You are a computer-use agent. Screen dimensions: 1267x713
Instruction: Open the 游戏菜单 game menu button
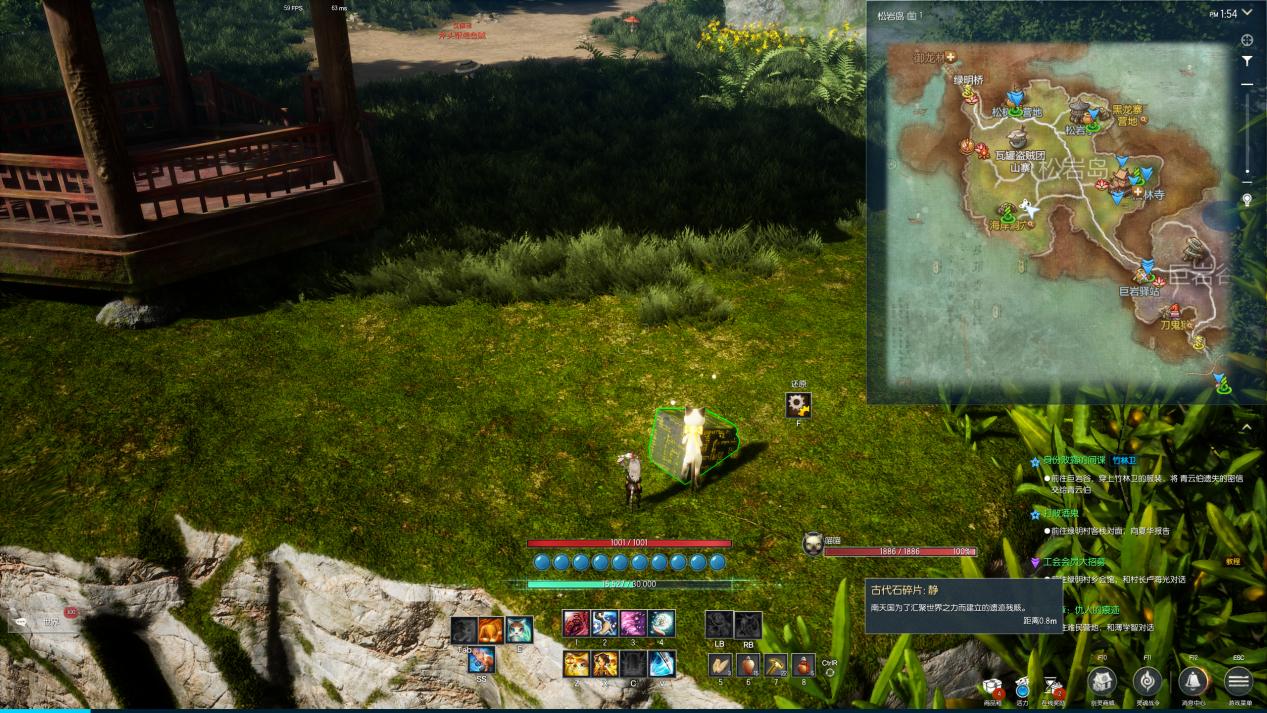coord(1238,682)
